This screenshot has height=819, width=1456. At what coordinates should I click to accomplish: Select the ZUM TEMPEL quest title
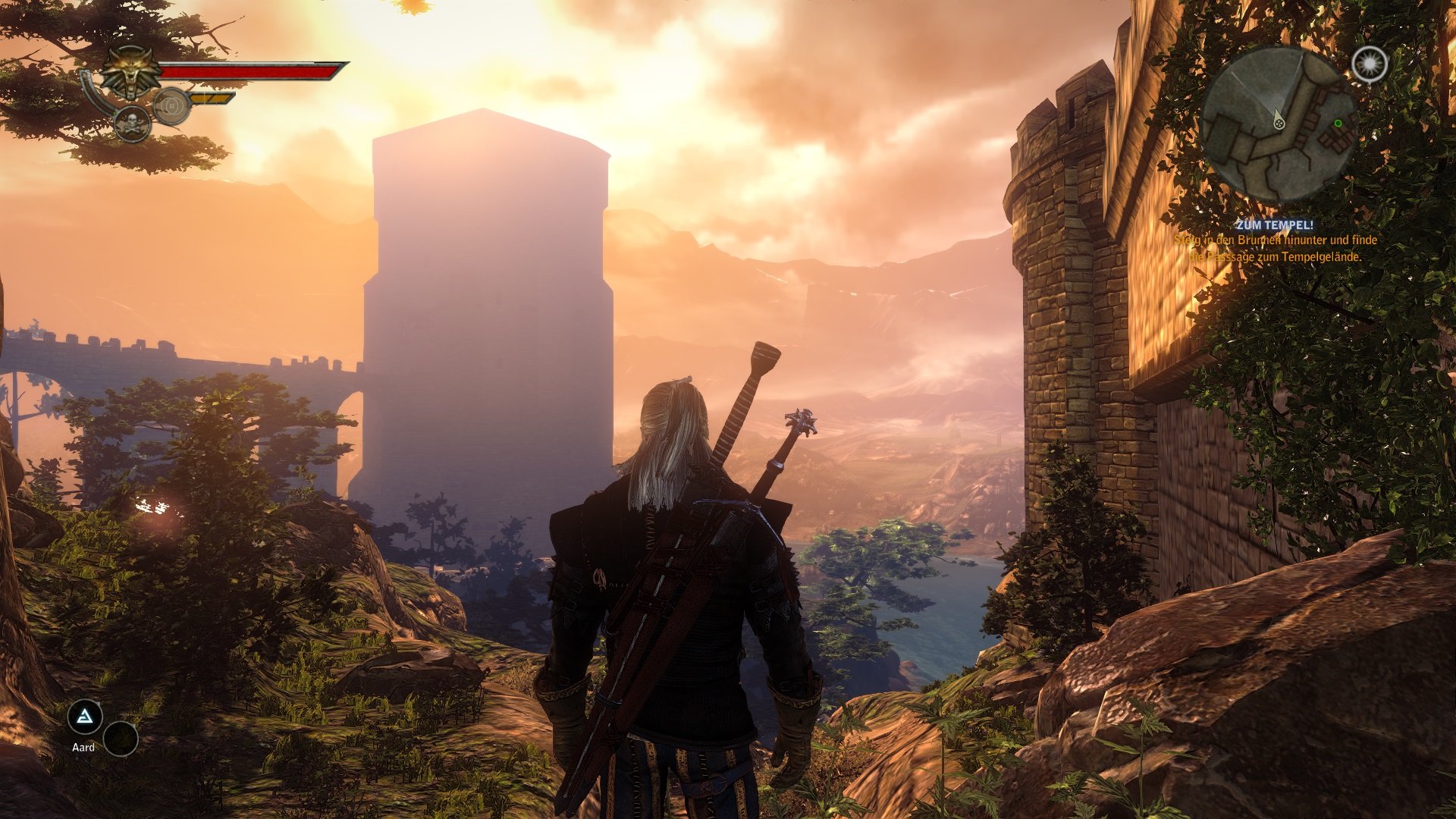[1276, 225]
